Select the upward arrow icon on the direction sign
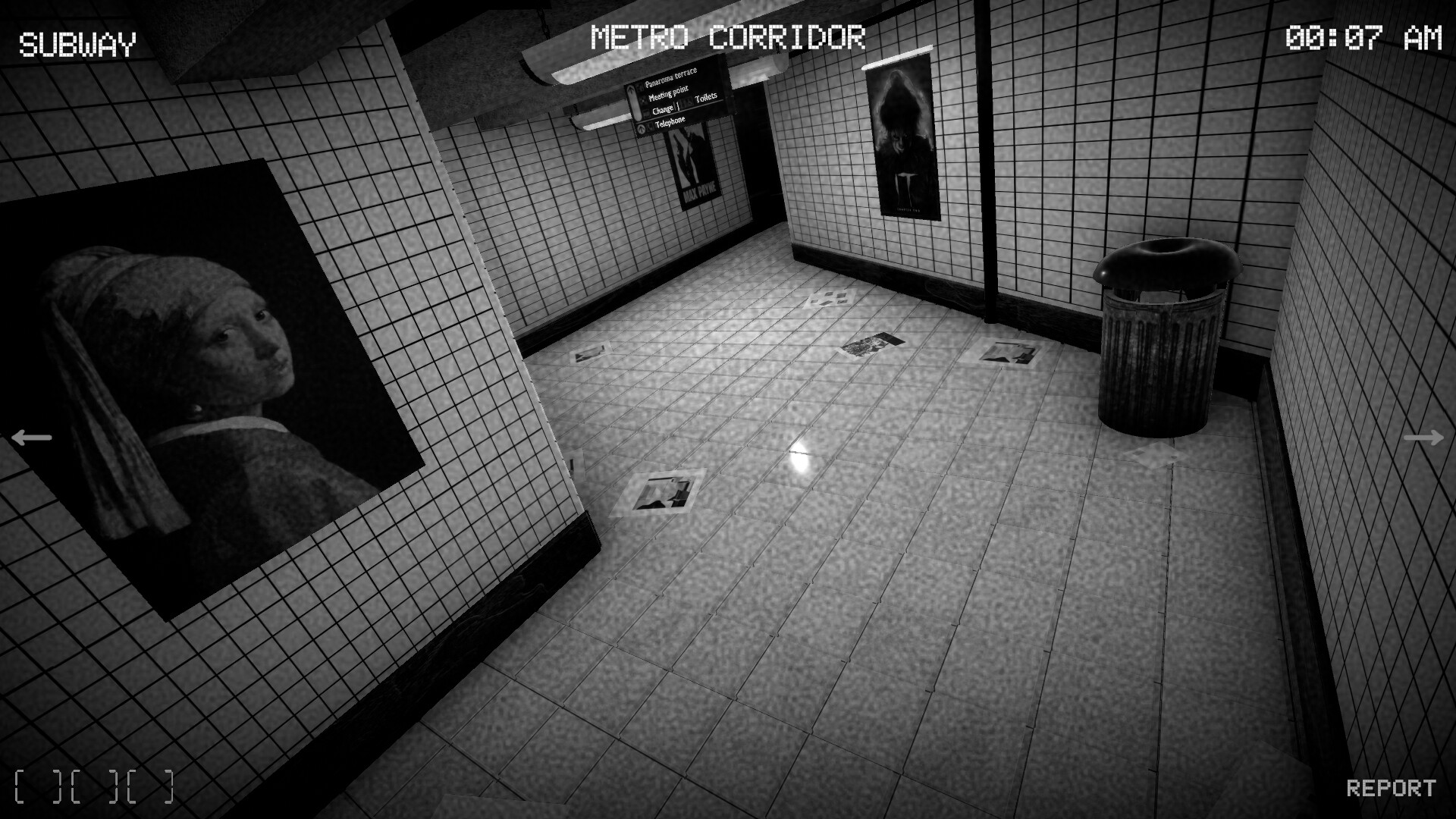This screenshot has width=1456, height=819. coord(632,93)
